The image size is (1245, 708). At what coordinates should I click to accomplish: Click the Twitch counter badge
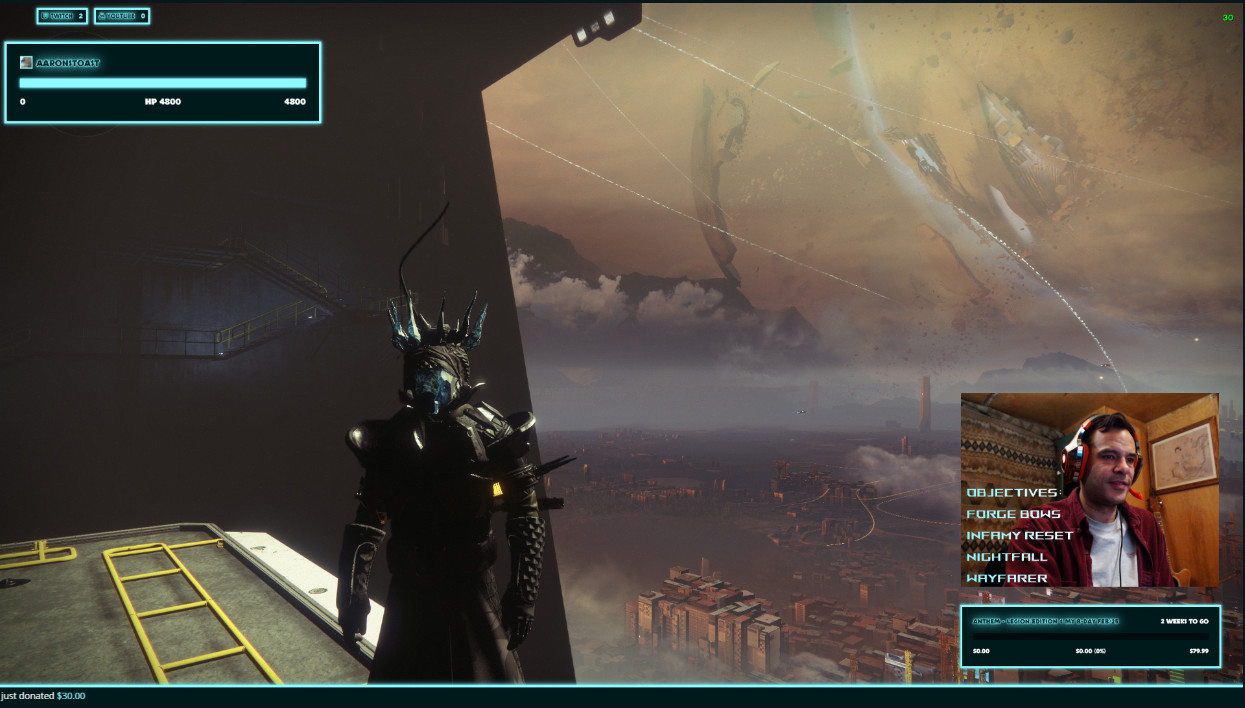click(62, 16)
